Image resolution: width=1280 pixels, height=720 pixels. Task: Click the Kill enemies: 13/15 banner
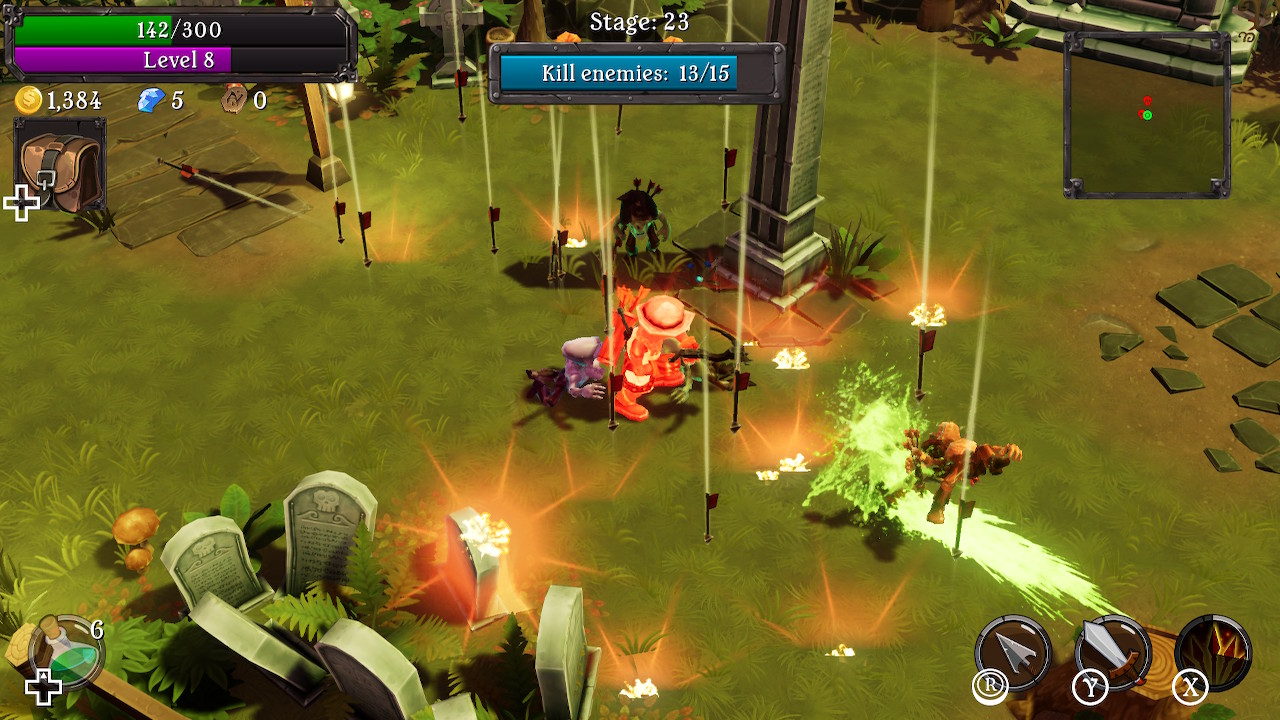pyautogui.click(x=622, y=73)
